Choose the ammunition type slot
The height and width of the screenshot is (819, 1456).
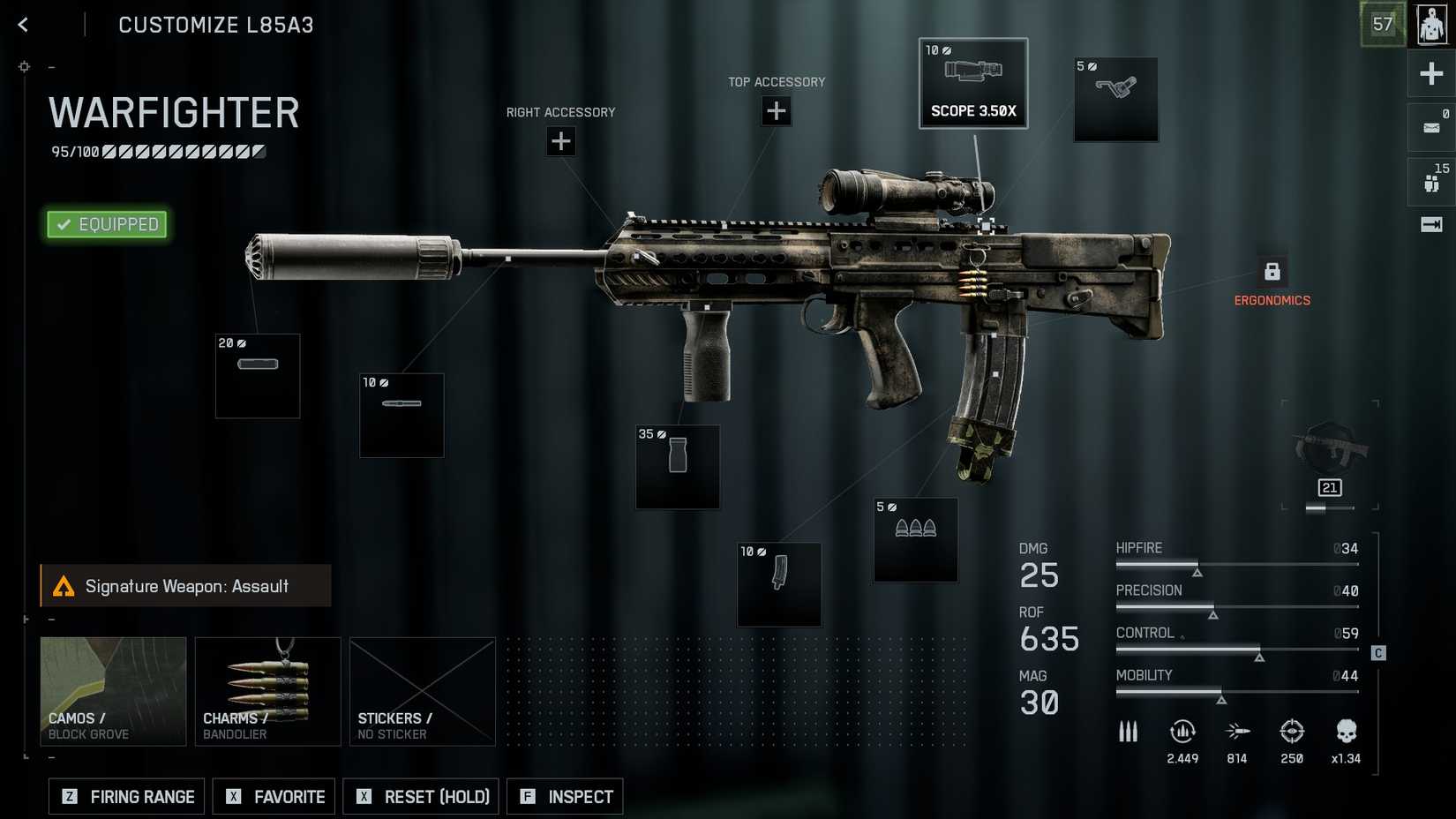916,539
